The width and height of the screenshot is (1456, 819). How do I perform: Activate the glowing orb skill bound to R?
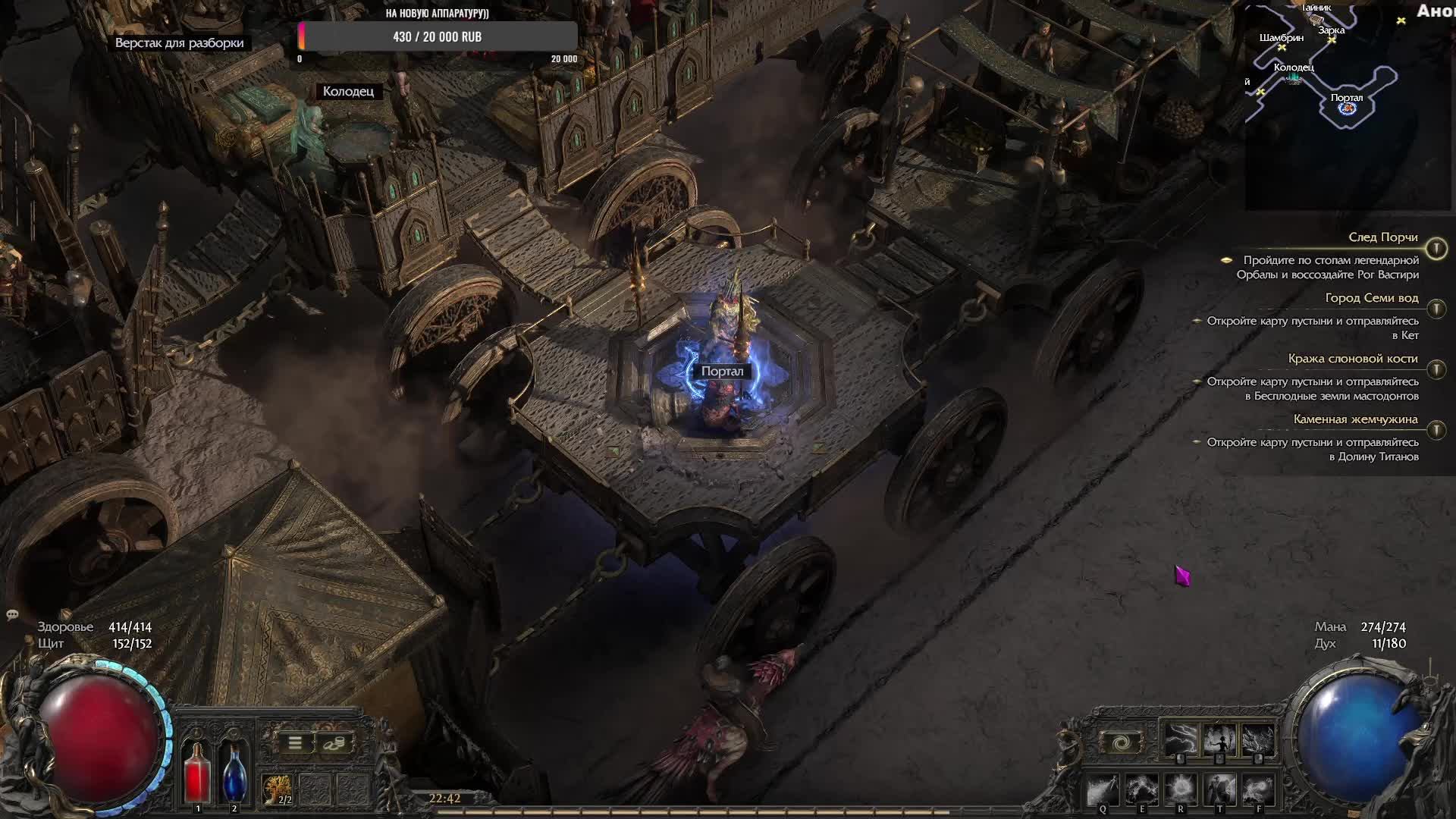pos(1180,791)
